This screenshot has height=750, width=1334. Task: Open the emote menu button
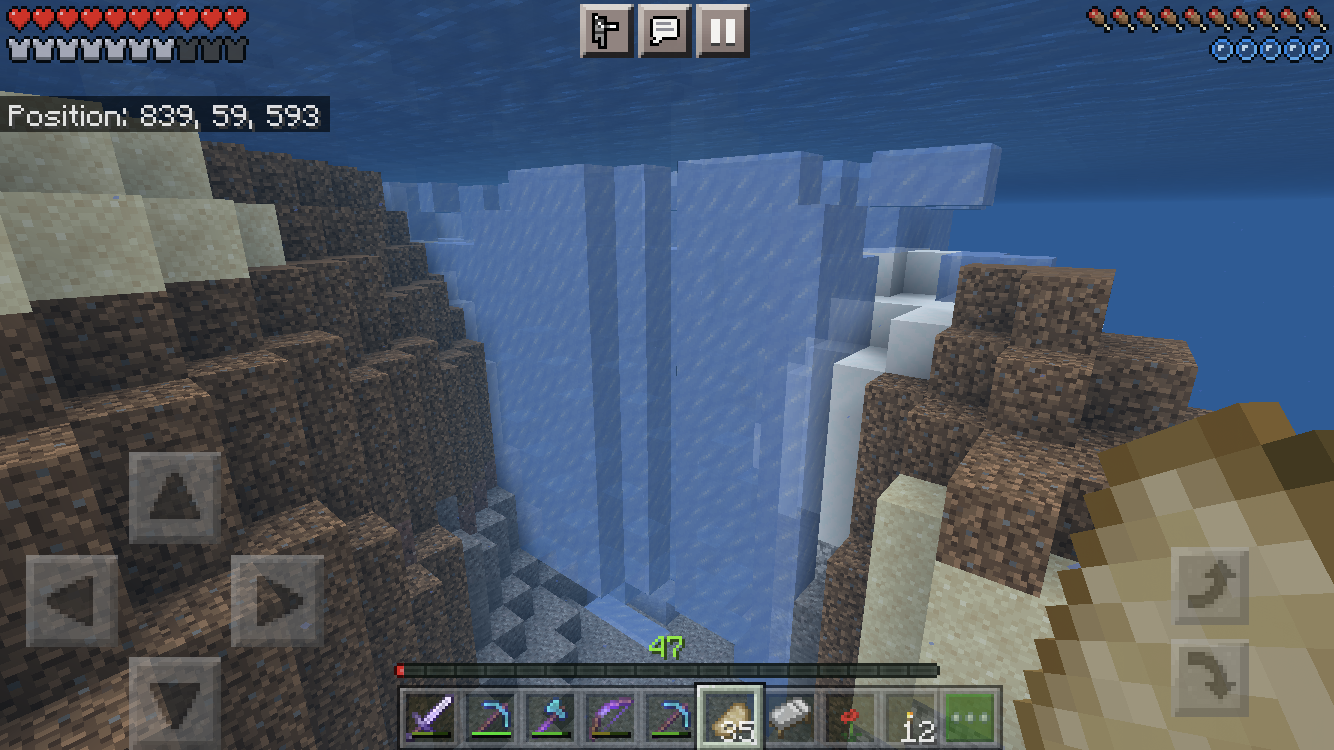point(607,31)
